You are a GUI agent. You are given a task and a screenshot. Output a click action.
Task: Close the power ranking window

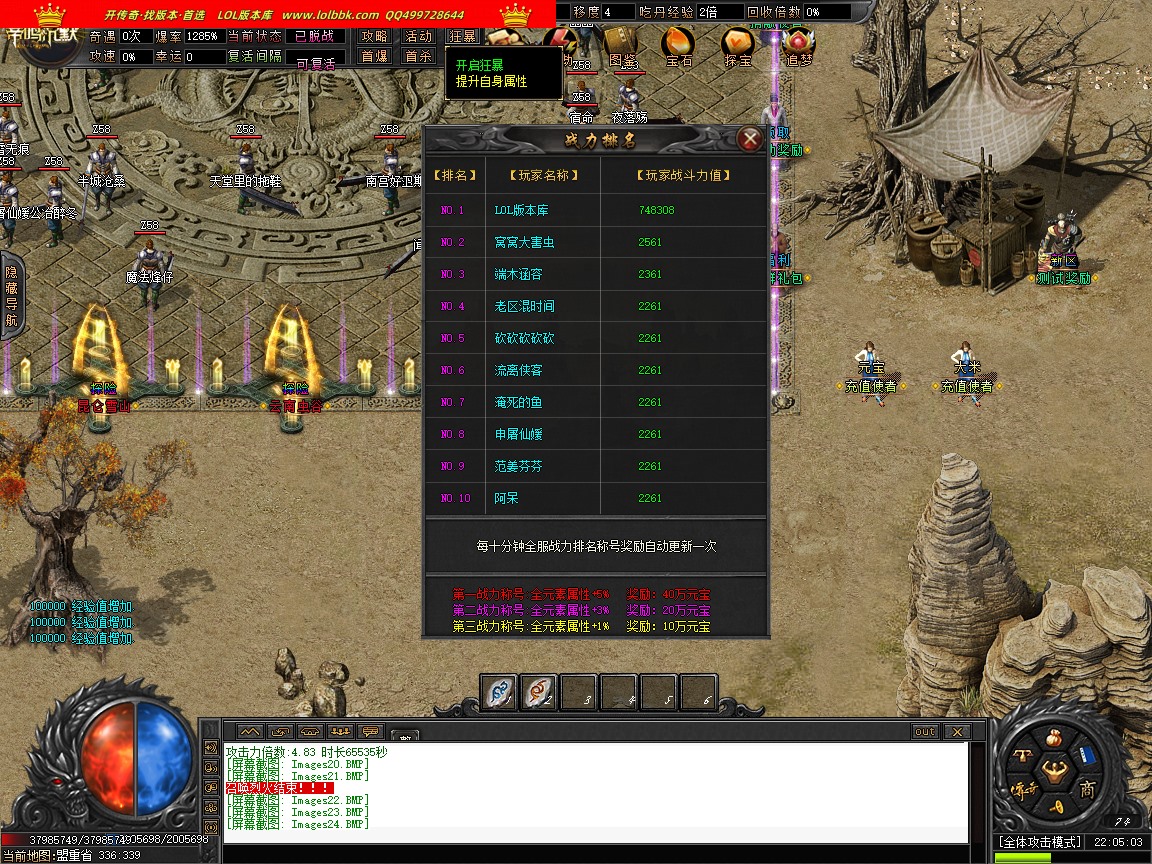(750, 139)
